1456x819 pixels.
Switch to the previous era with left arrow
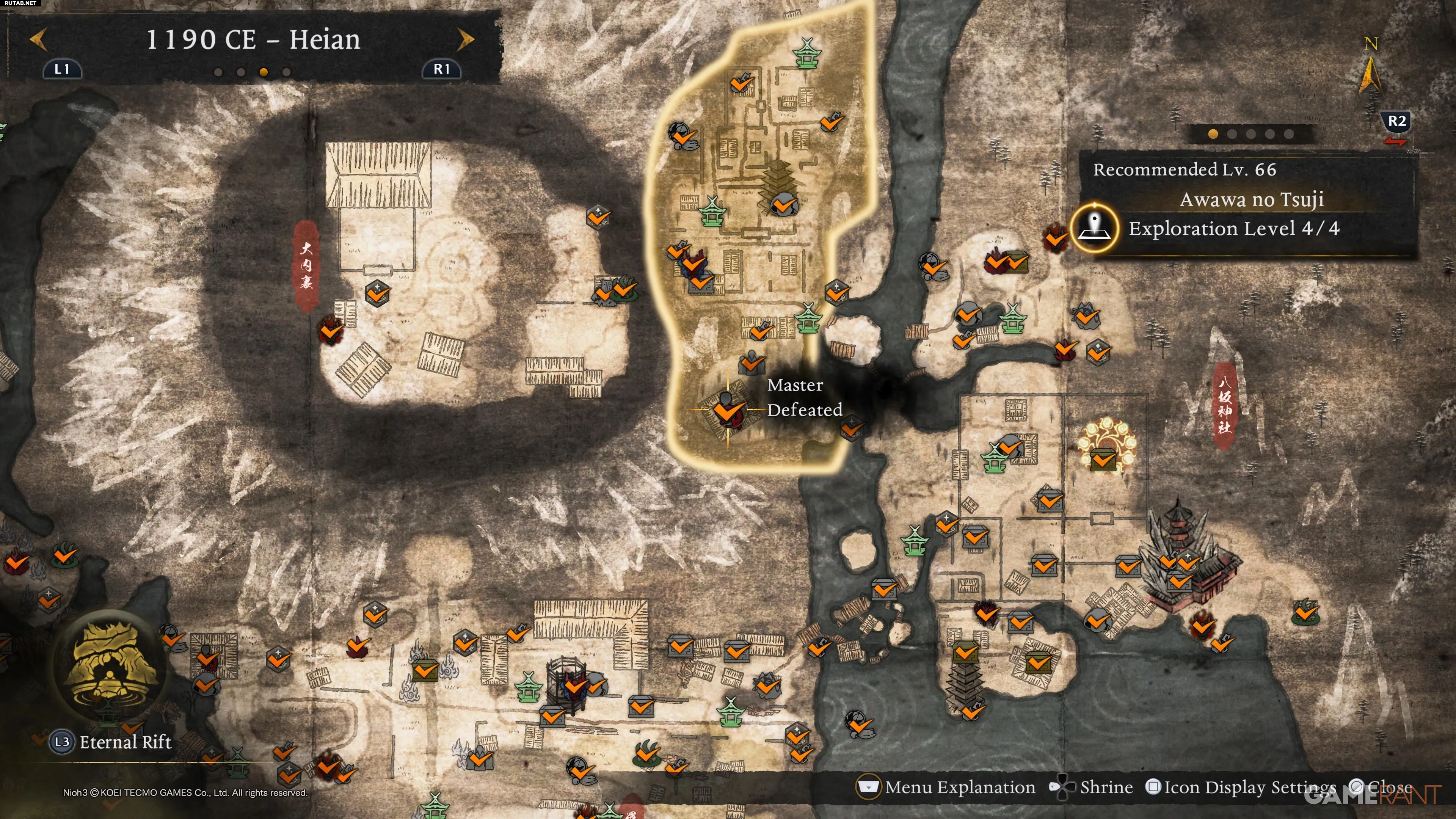coord(38,39)
